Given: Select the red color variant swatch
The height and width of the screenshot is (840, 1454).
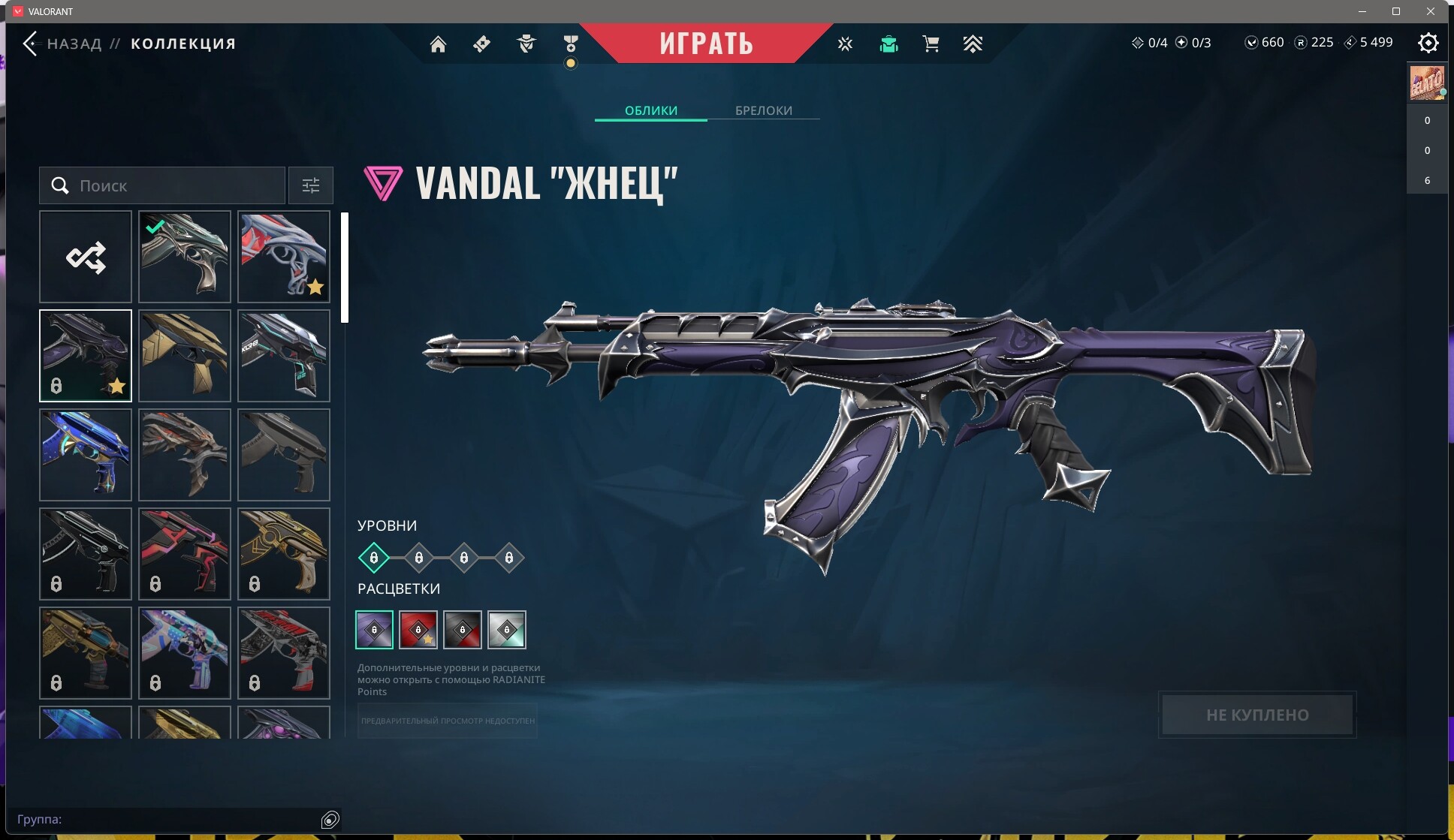Looking at the screenshot, I should (x=418, y=630).
